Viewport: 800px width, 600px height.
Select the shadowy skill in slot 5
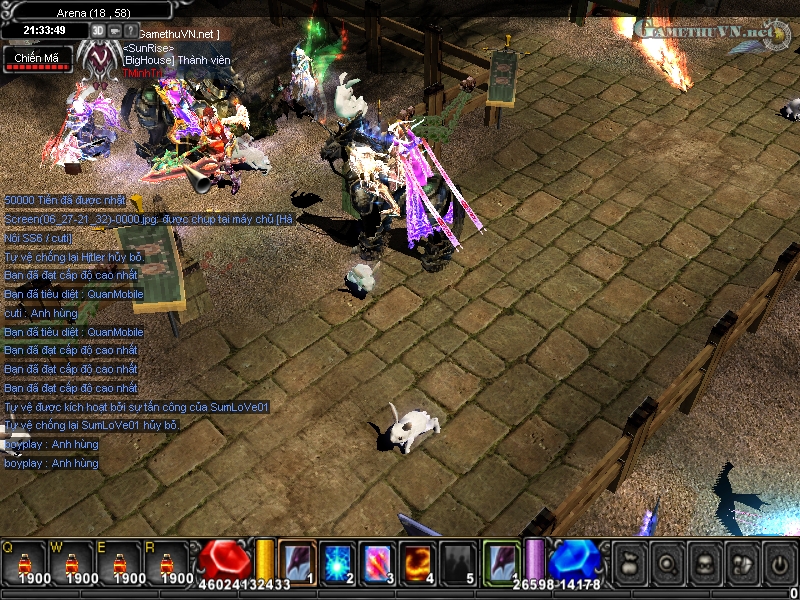456,561
